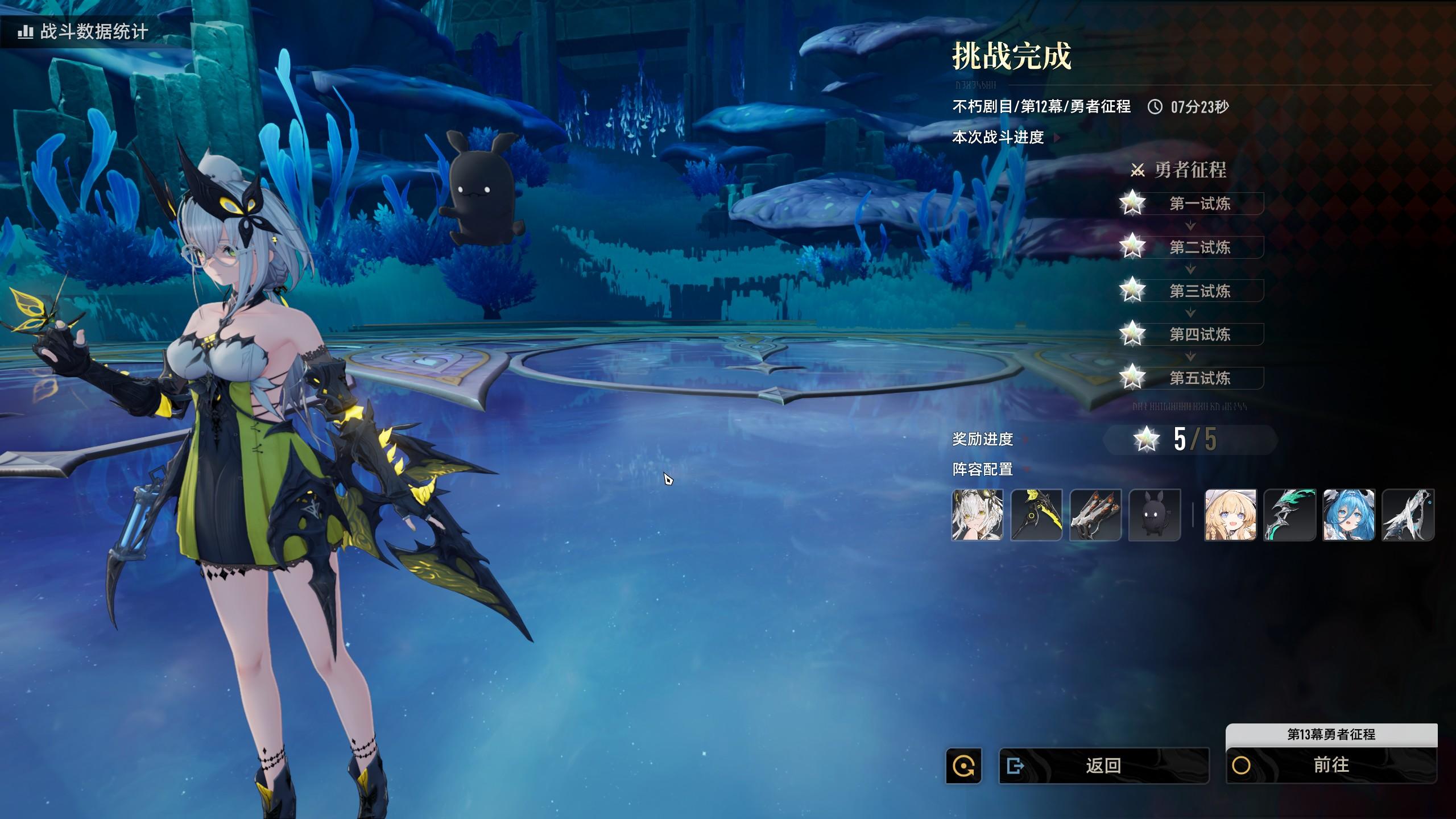Inspect the black rabbit pet icon

point(1155,515)
